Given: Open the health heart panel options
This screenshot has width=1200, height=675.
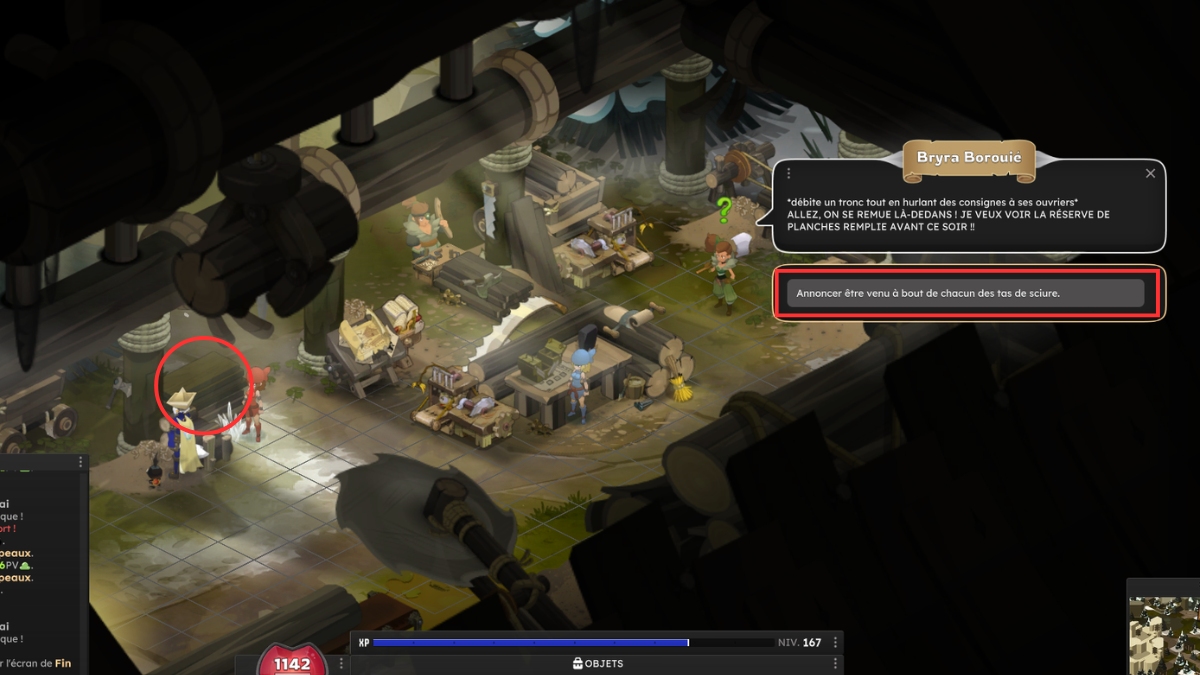Looking at the screenshot, I should (x=342, y=664).
